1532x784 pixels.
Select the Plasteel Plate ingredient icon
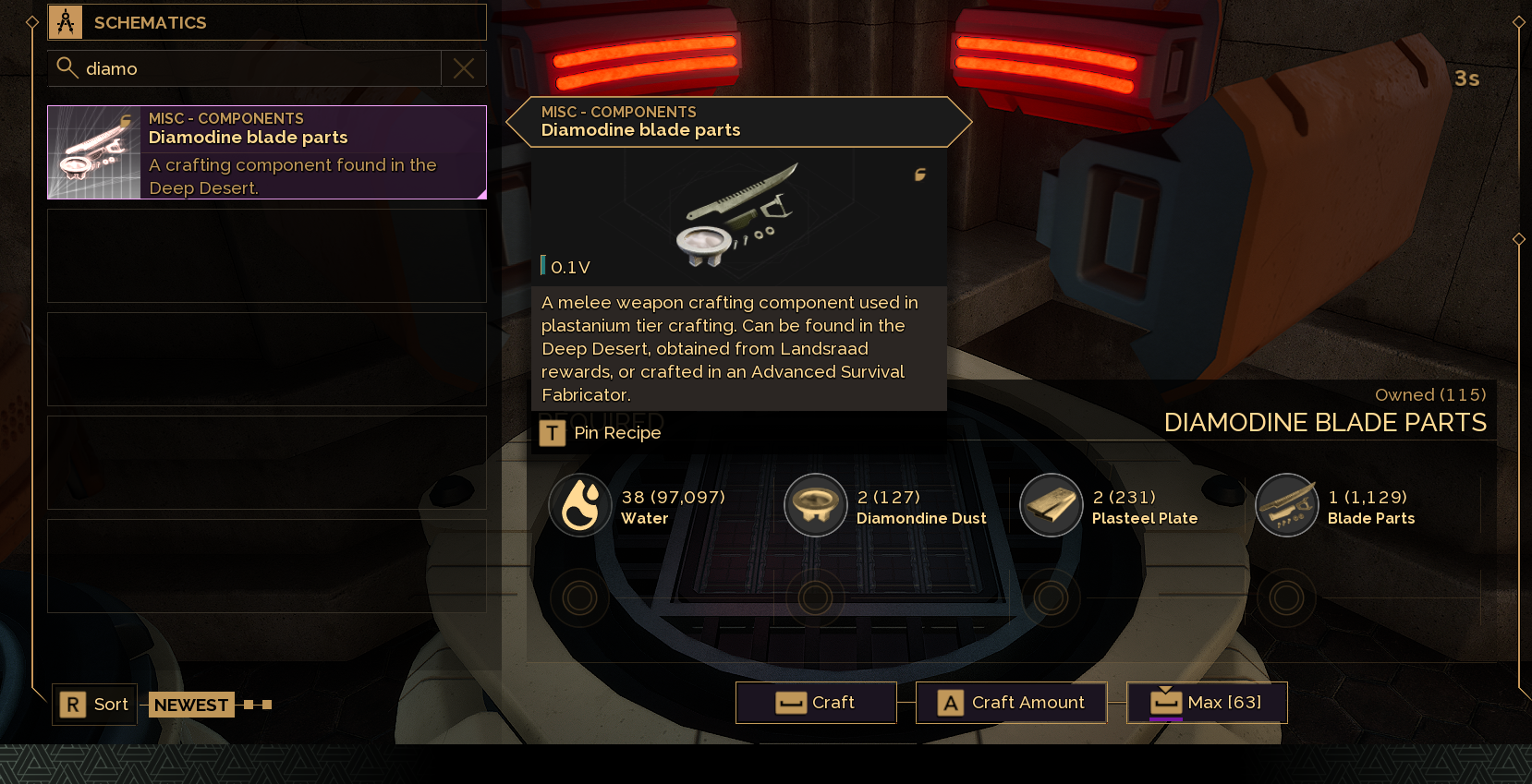click(x=1051, y=505)
